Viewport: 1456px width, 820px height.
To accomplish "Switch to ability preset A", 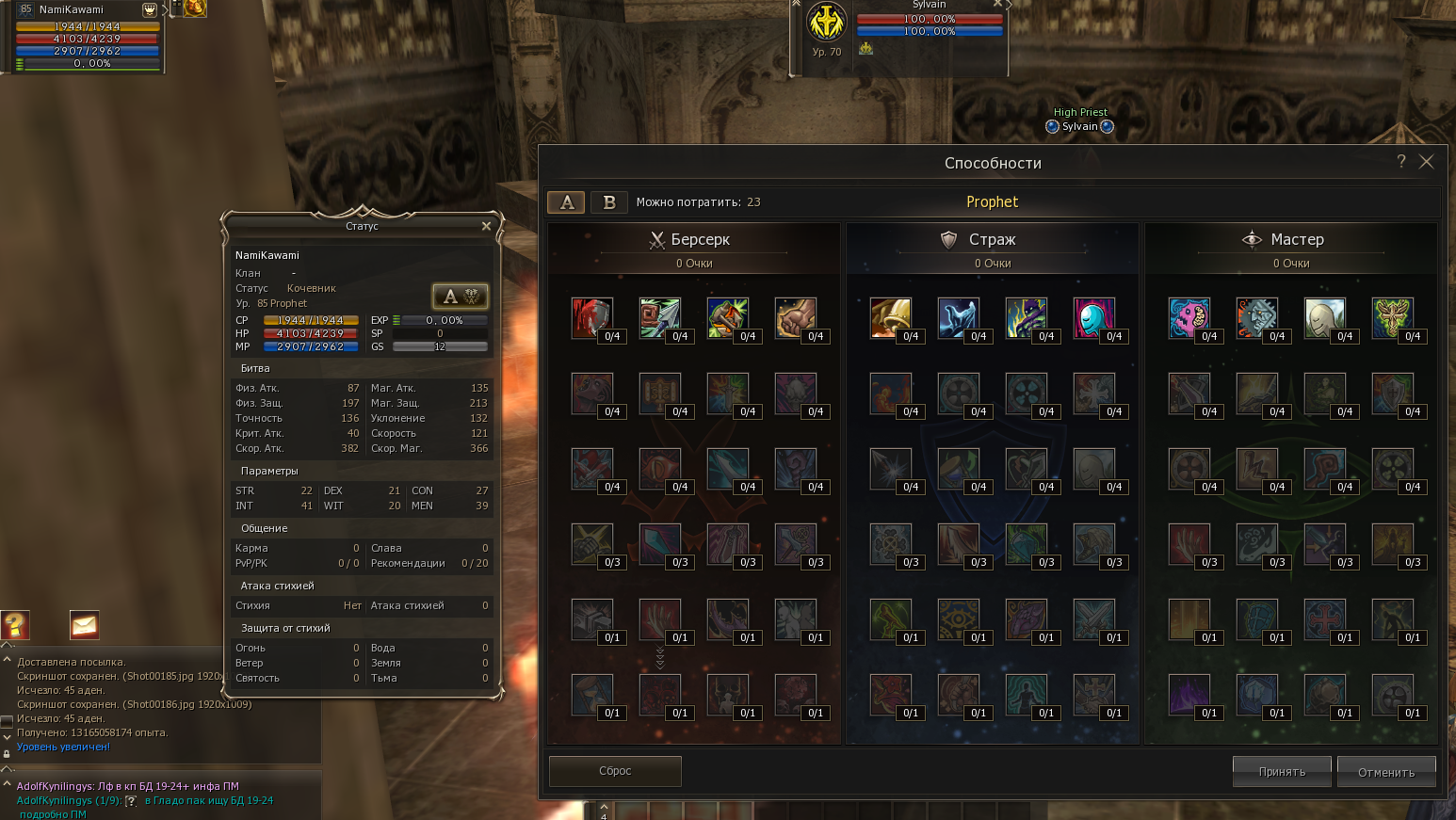I will [x=566, y=202].
